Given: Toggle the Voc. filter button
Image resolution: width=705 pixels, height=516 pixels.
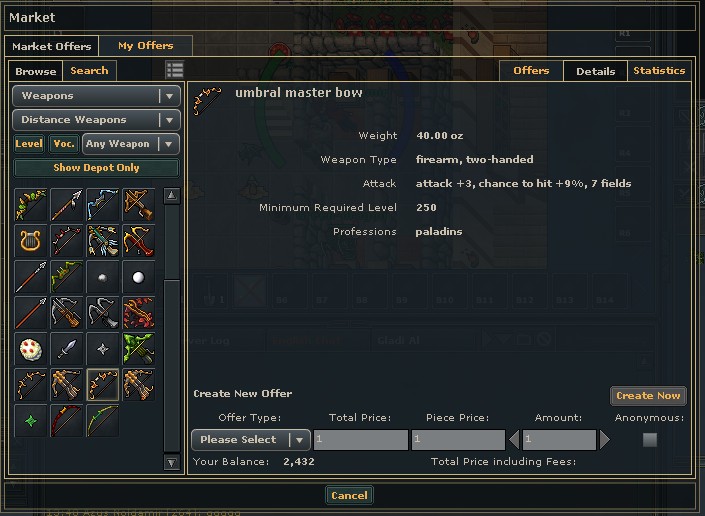Looking at the screenshot, I should (64, 144).
